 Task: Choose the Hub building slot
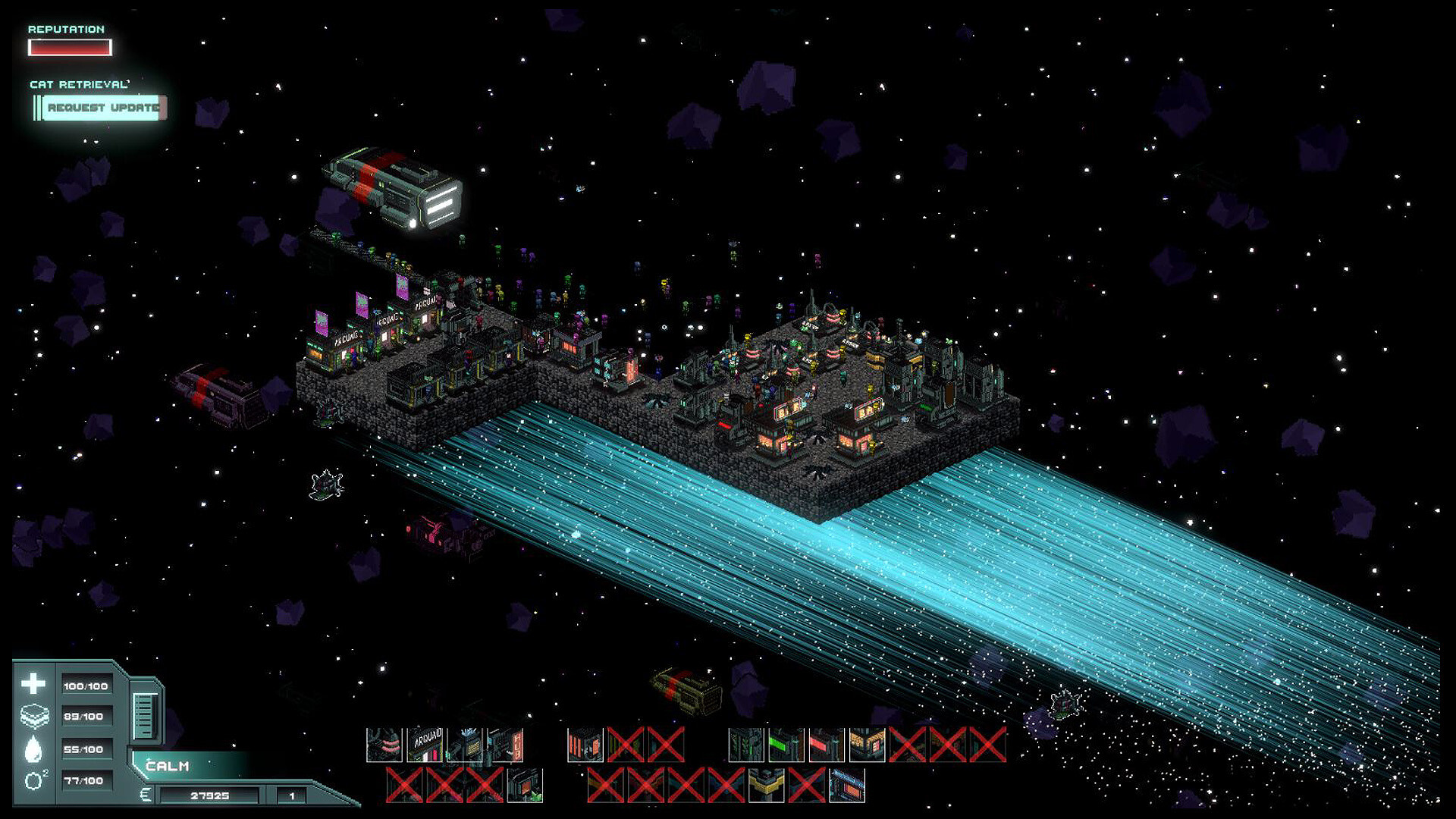(x=505, y=744)
